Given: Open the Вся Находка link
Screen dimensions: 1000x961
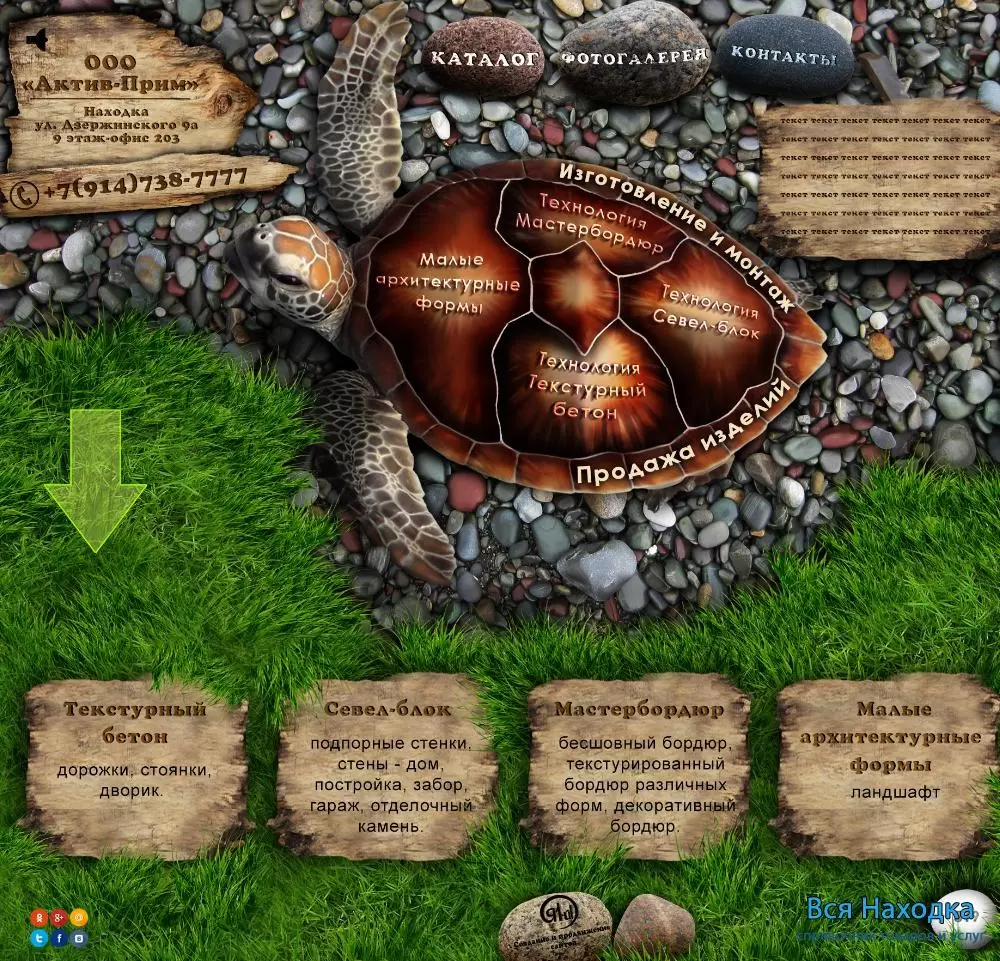Looking at the screenshot, I should 890,910.
